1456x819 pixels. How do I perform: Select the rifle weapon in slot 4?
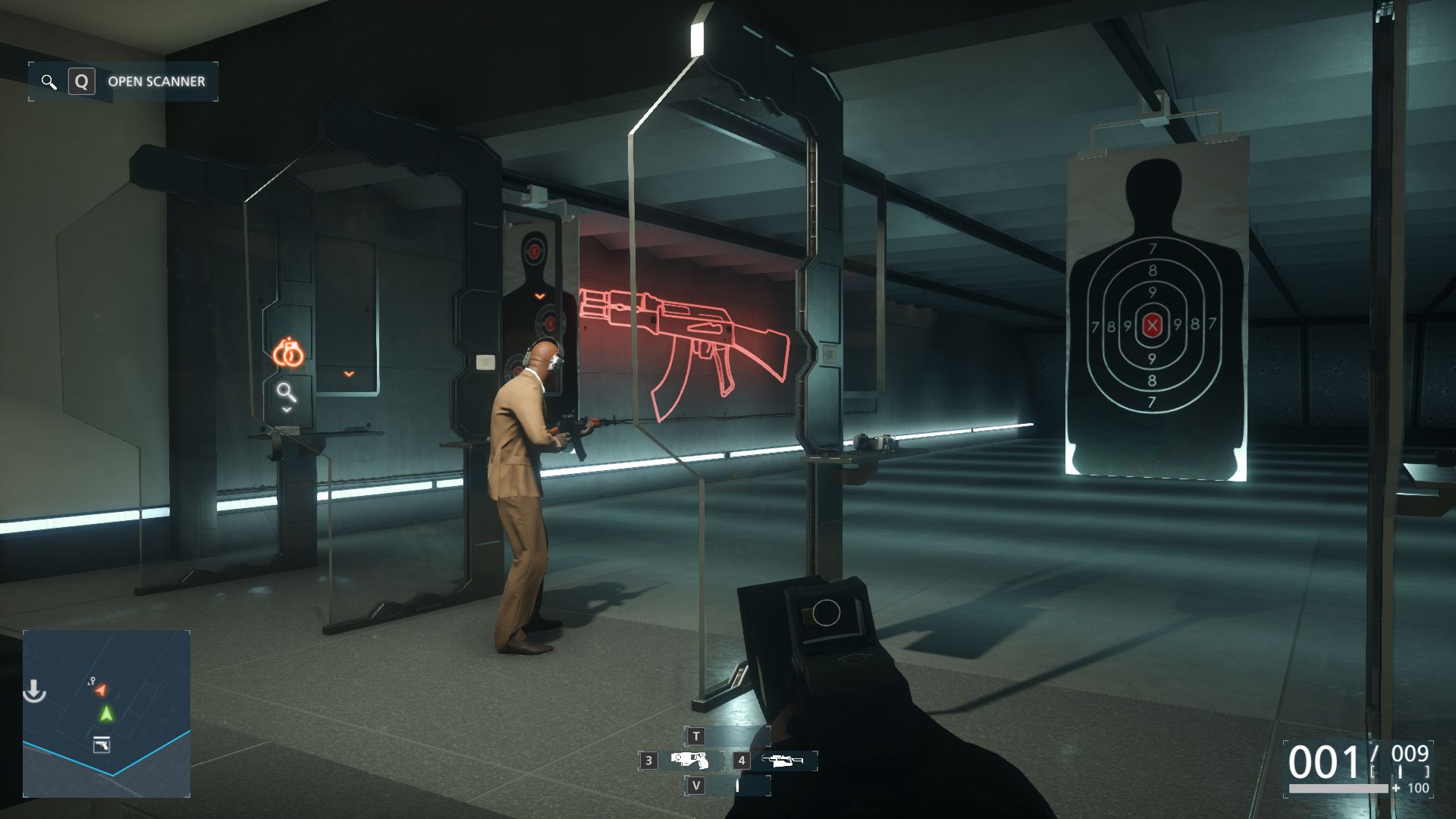pos(782,760)
